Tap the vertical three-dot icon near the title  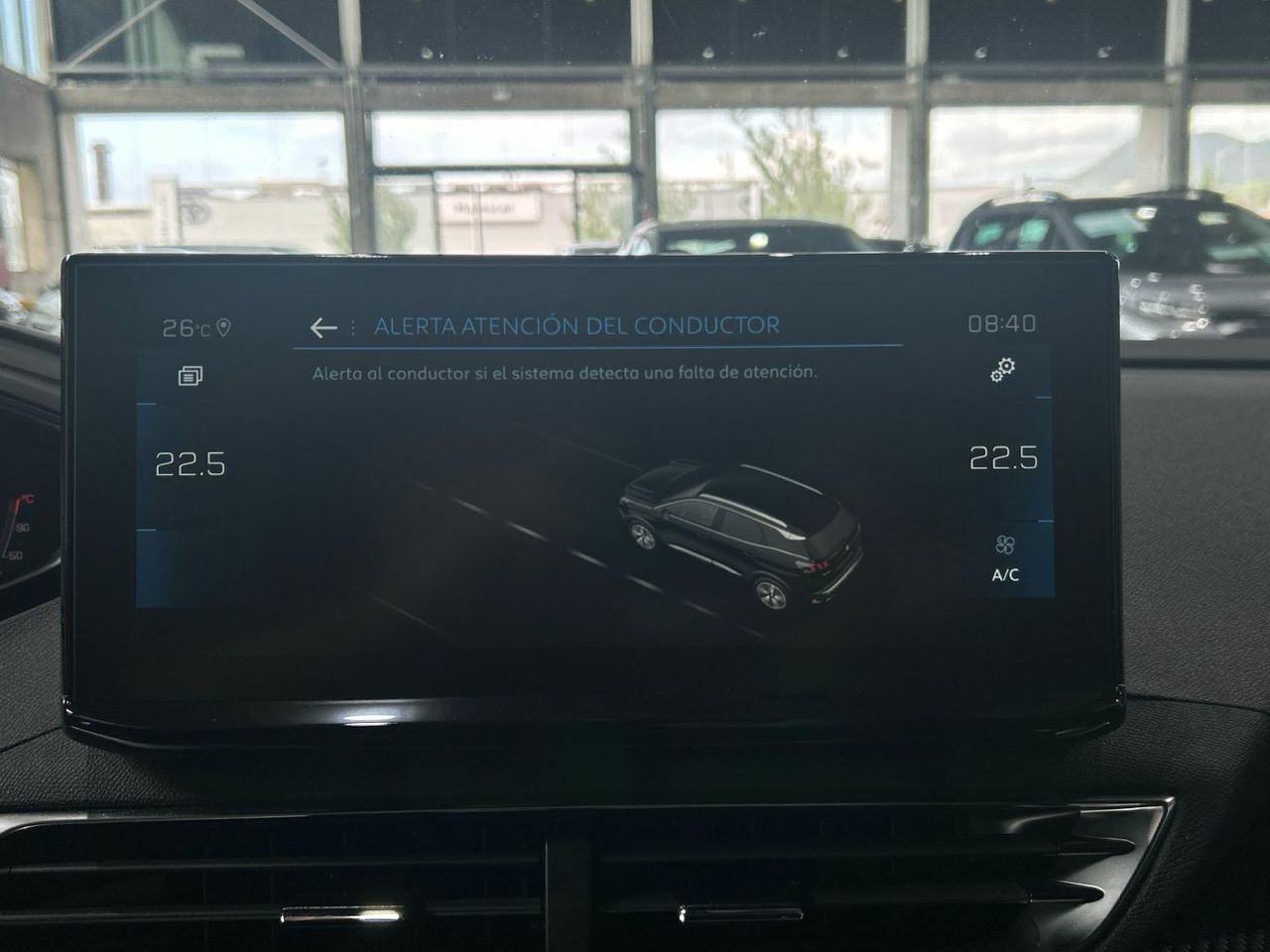(x=352, y=324)
